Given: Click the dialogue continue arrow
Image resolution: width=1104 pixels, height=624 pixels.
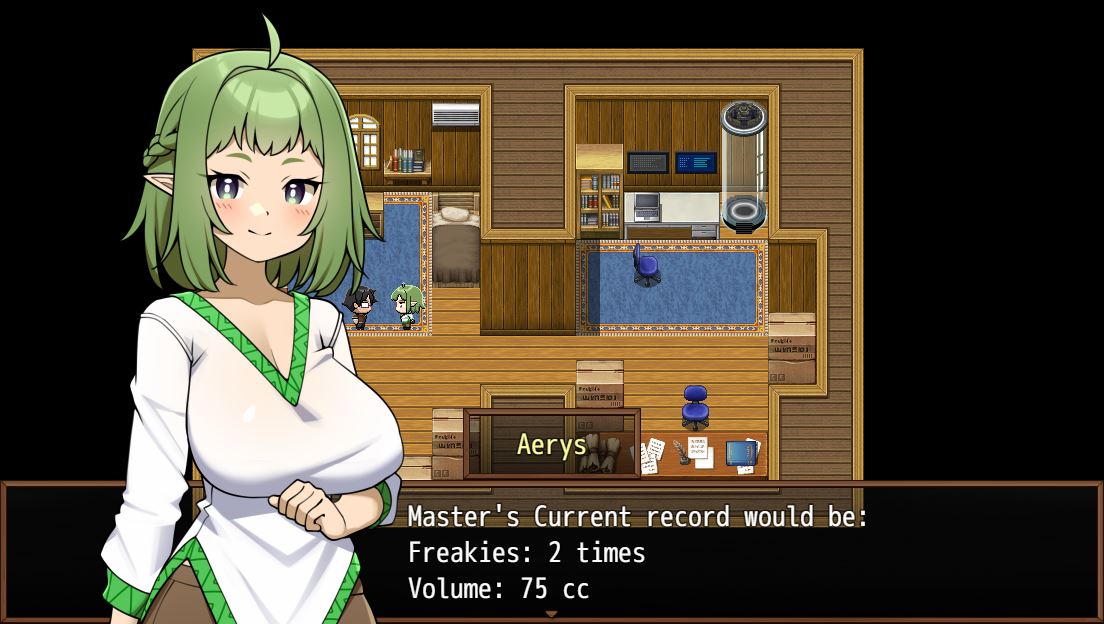Looking at the screenshot, I should [551, 613].
